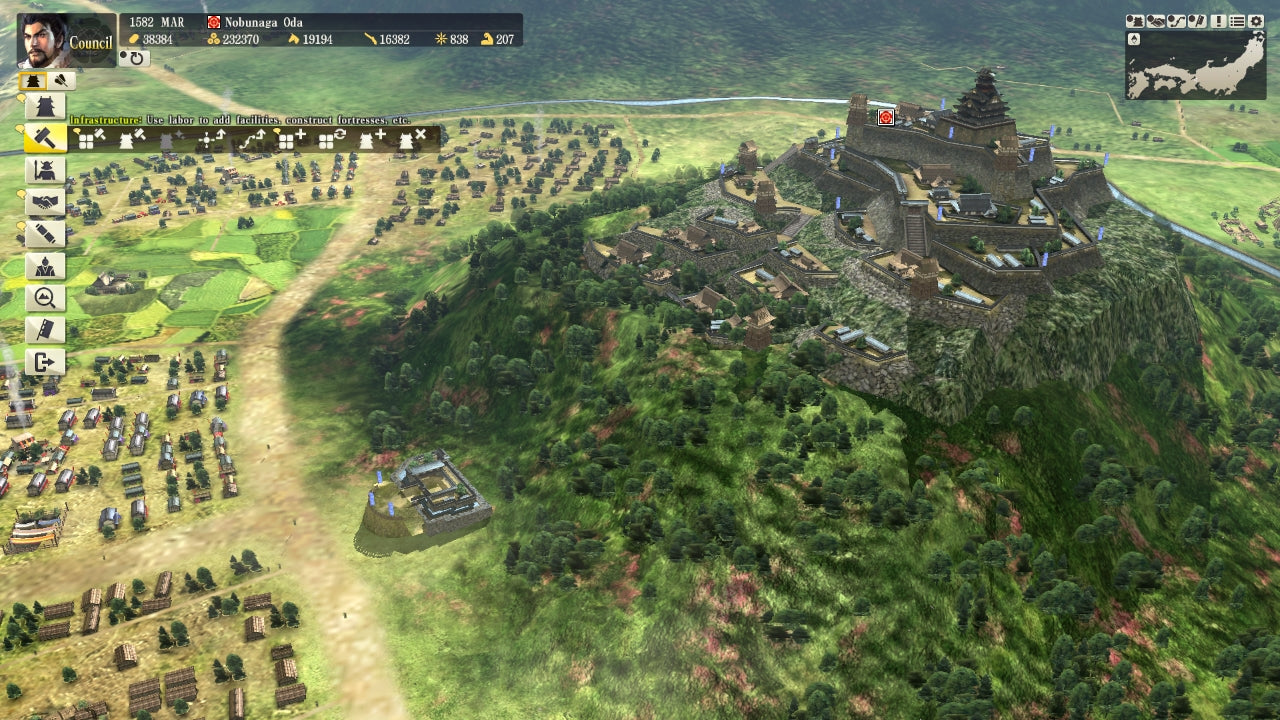Open the settings gear in the top-right
Viewport: 1280px width, 720px height.
[1255, 21]
